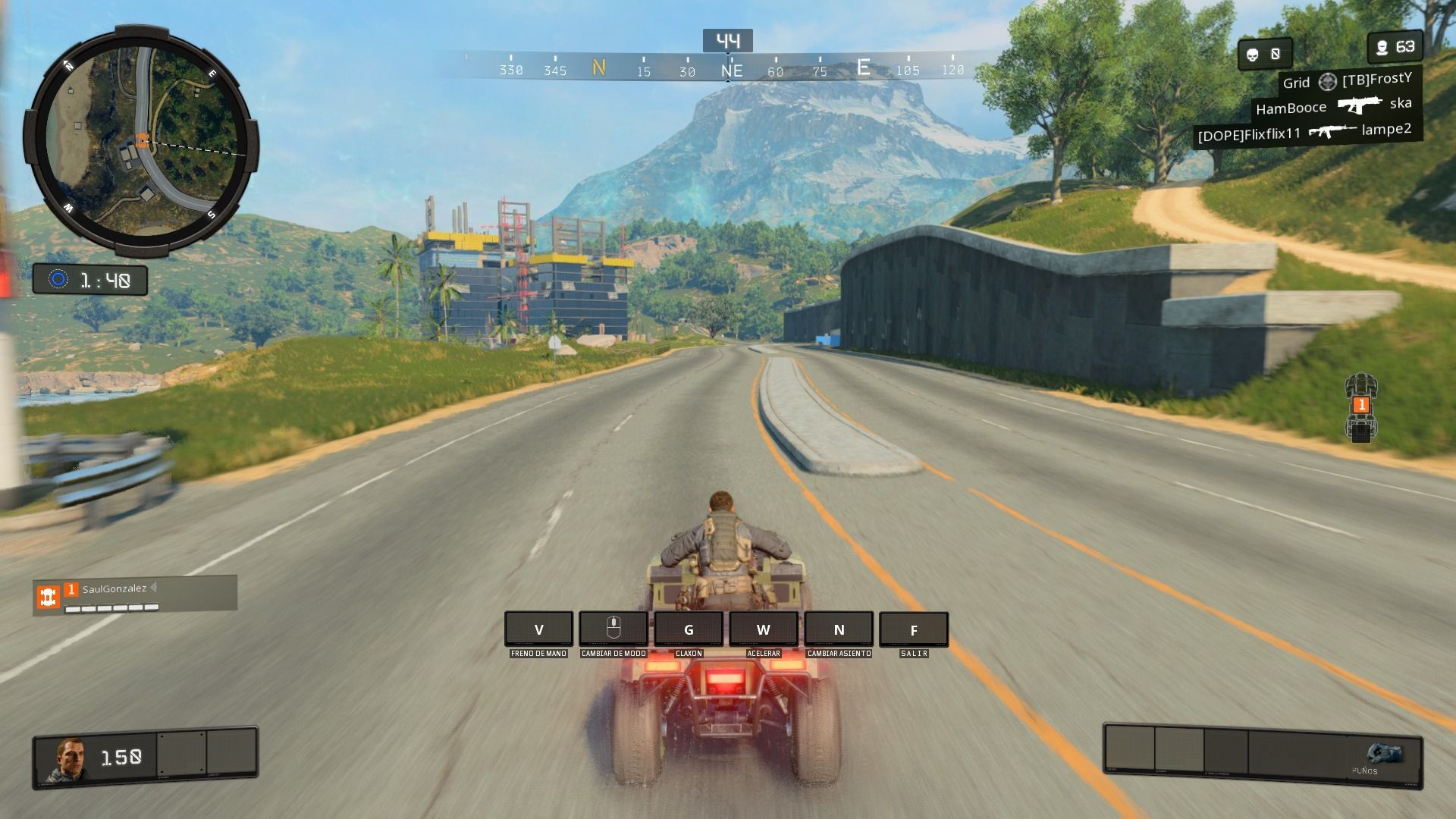Select the HamBooce and ska kill feed entry
This screenshot has height=819, width=1456.
(1333, 106)
